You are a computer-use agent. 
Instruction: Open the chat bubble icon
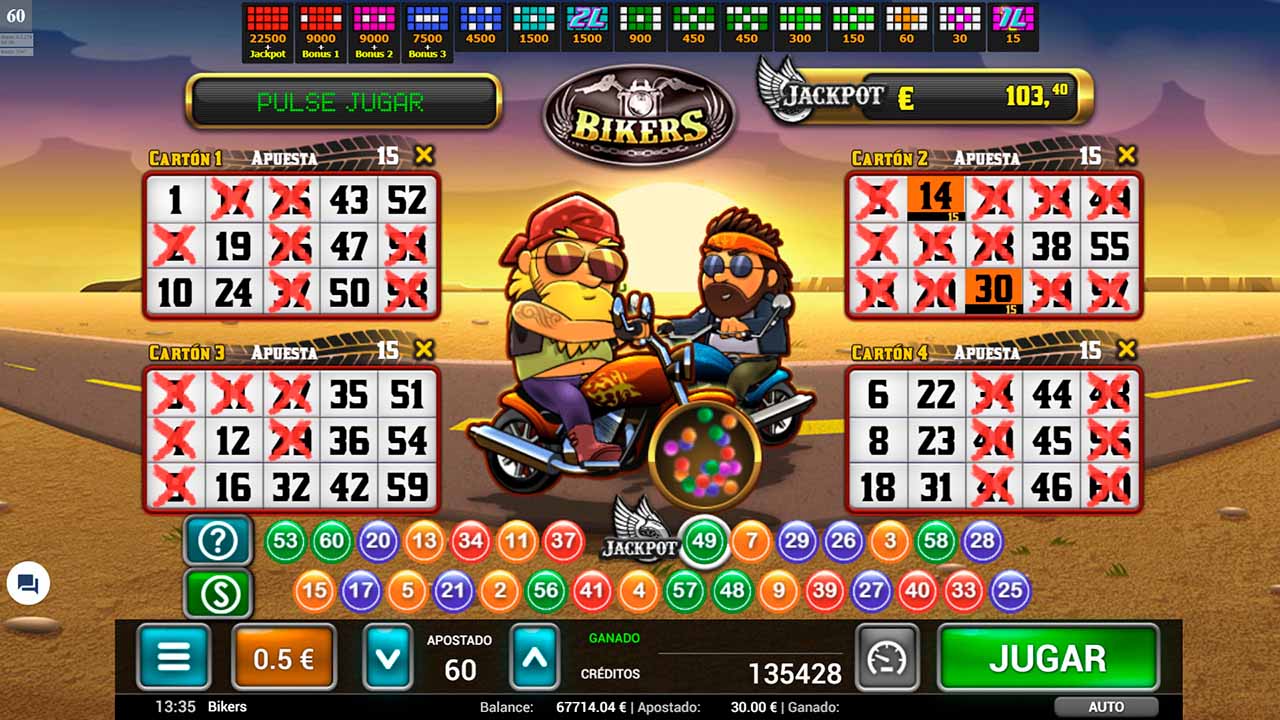coord(29,585)
